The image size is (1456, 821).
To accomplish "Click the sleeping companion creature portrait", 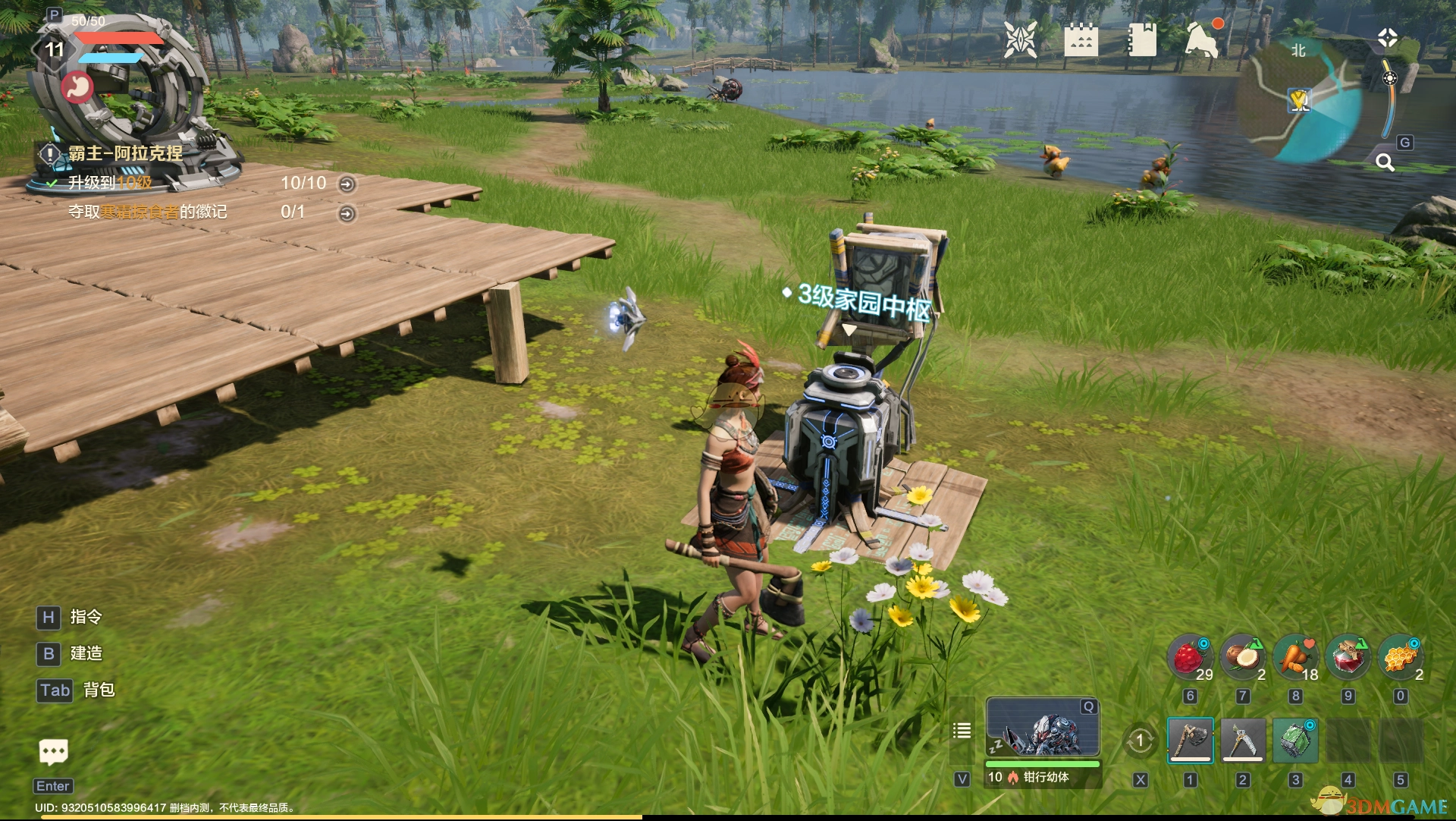I will [x=1043, y=728].
